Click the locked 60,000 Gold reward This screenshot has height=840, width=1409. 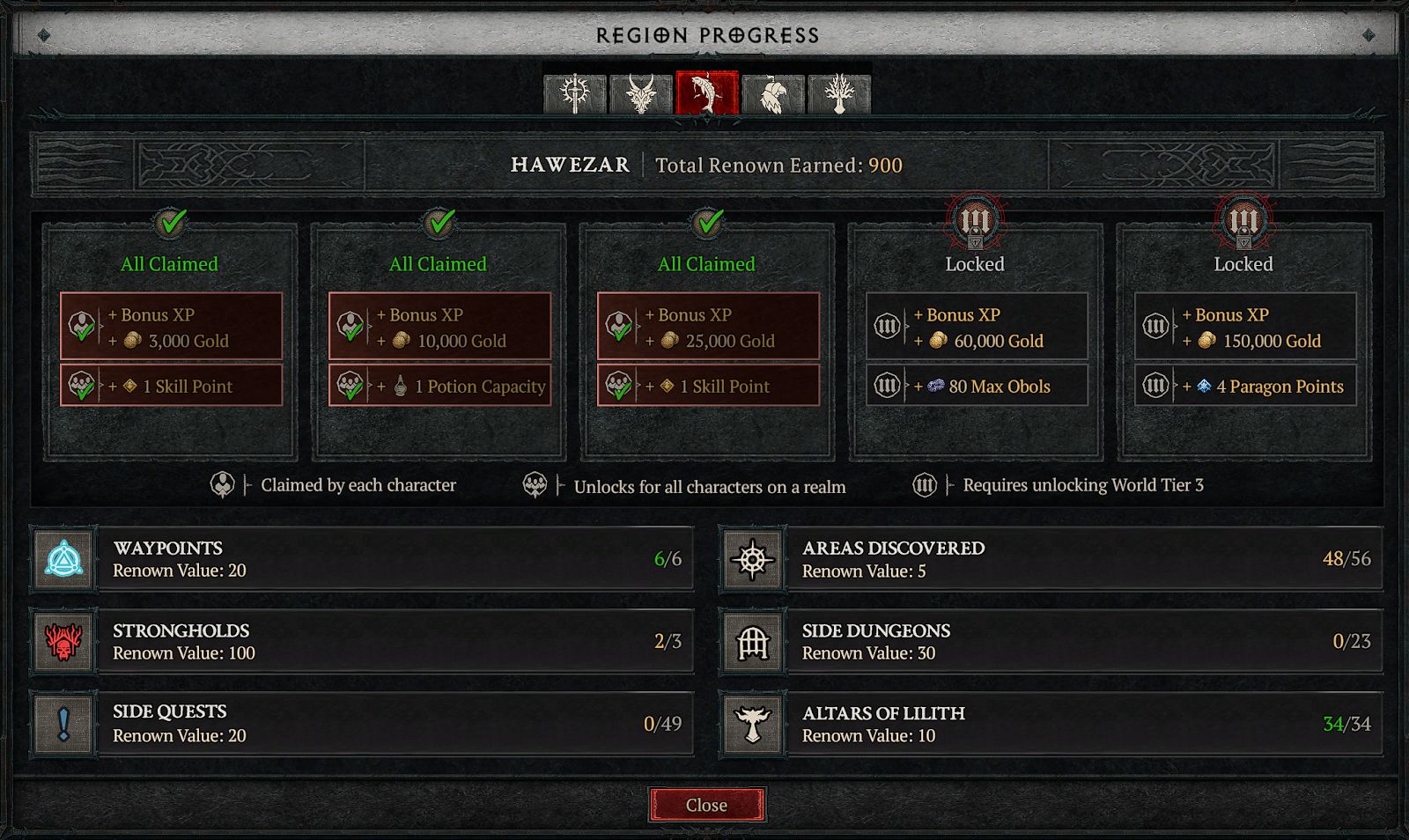tap(977, 328)
